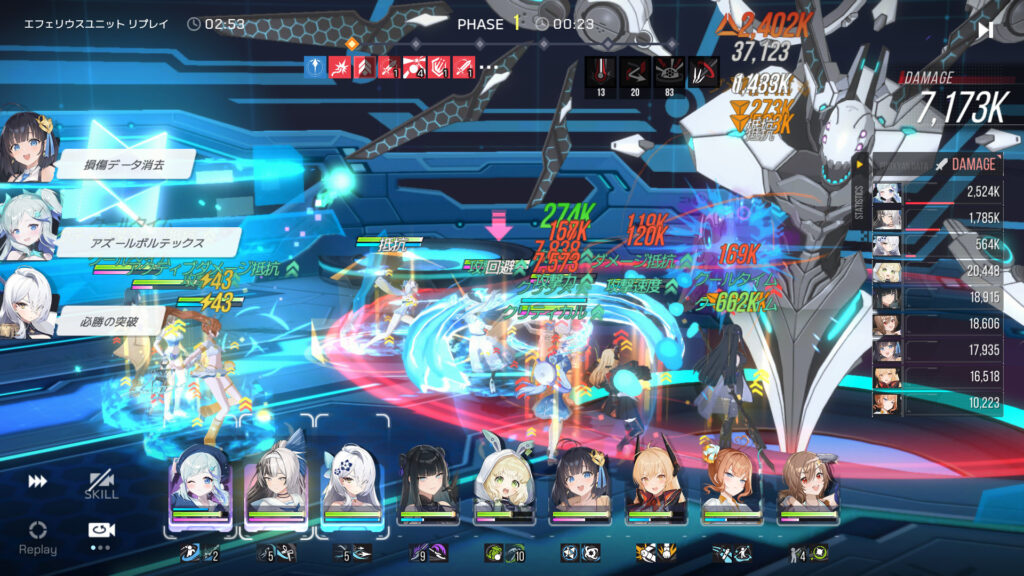Toggle the fast-forward speed button
This screenshot has height=576, width=1024.
pos(37,482)
